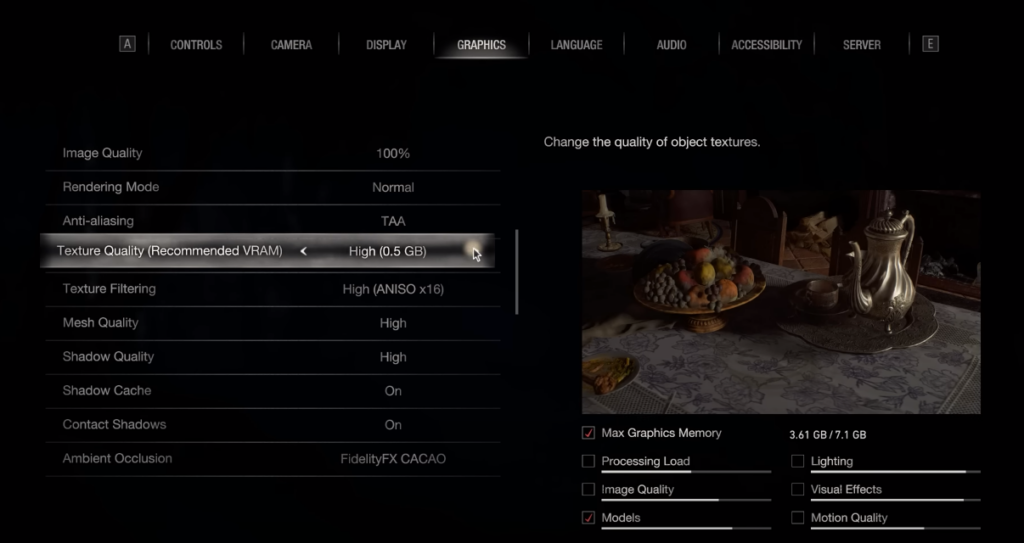Select the Display tab

click(386, 45)
